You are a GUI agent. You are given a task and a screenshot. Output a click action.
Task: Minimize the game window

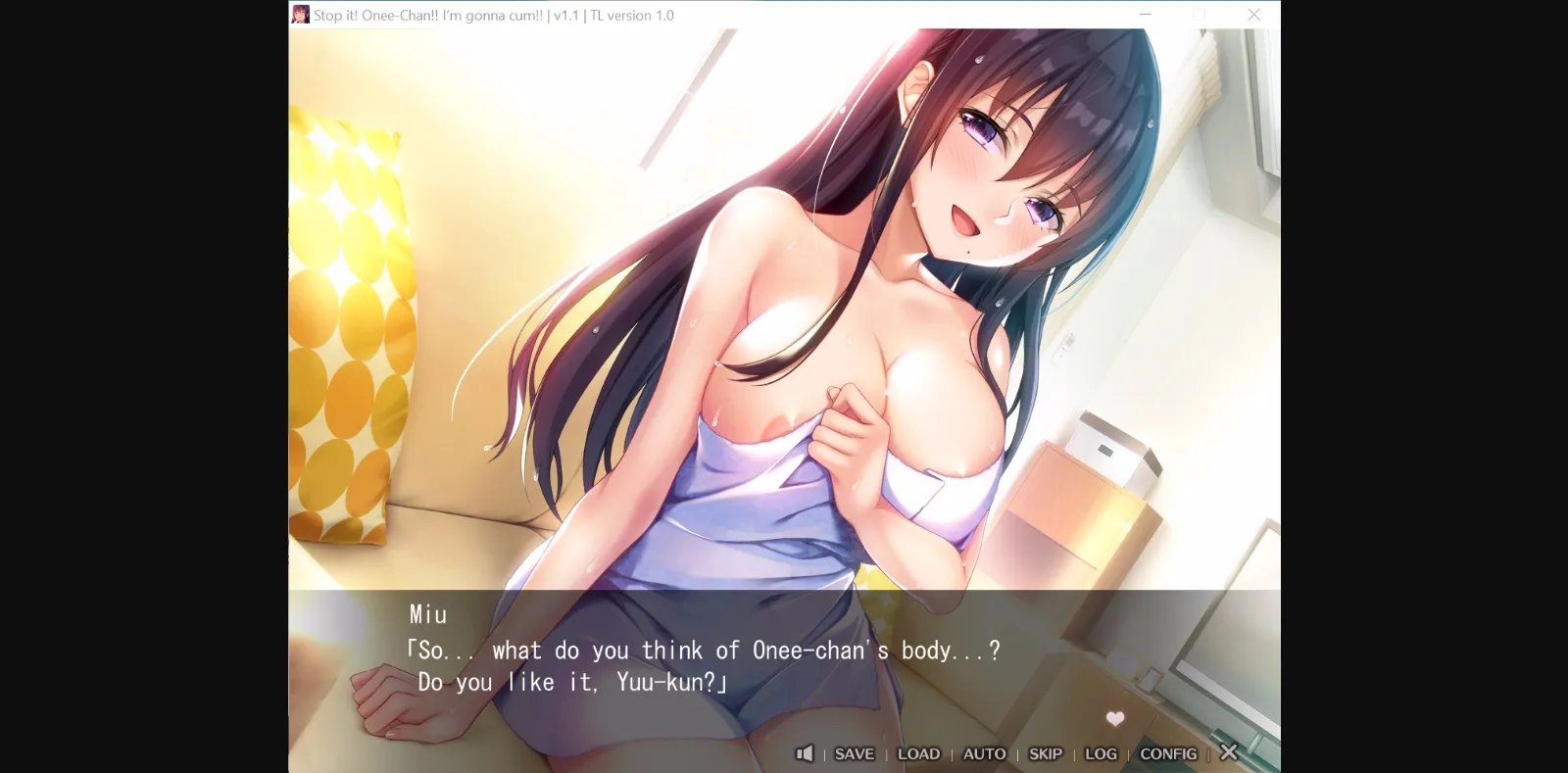pos(1145,15)
